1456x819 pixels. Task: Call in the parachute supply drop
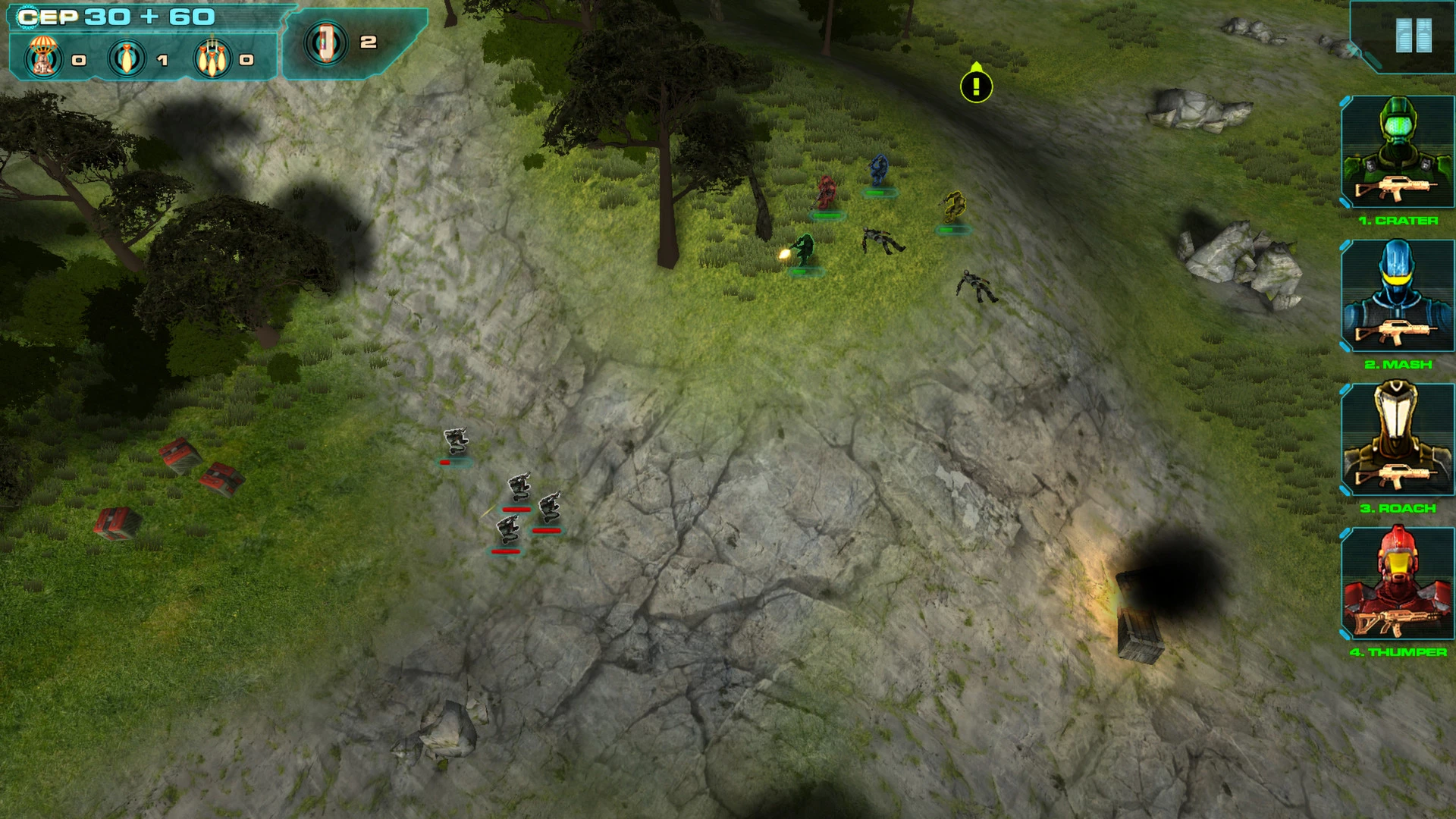pos(43,58)
